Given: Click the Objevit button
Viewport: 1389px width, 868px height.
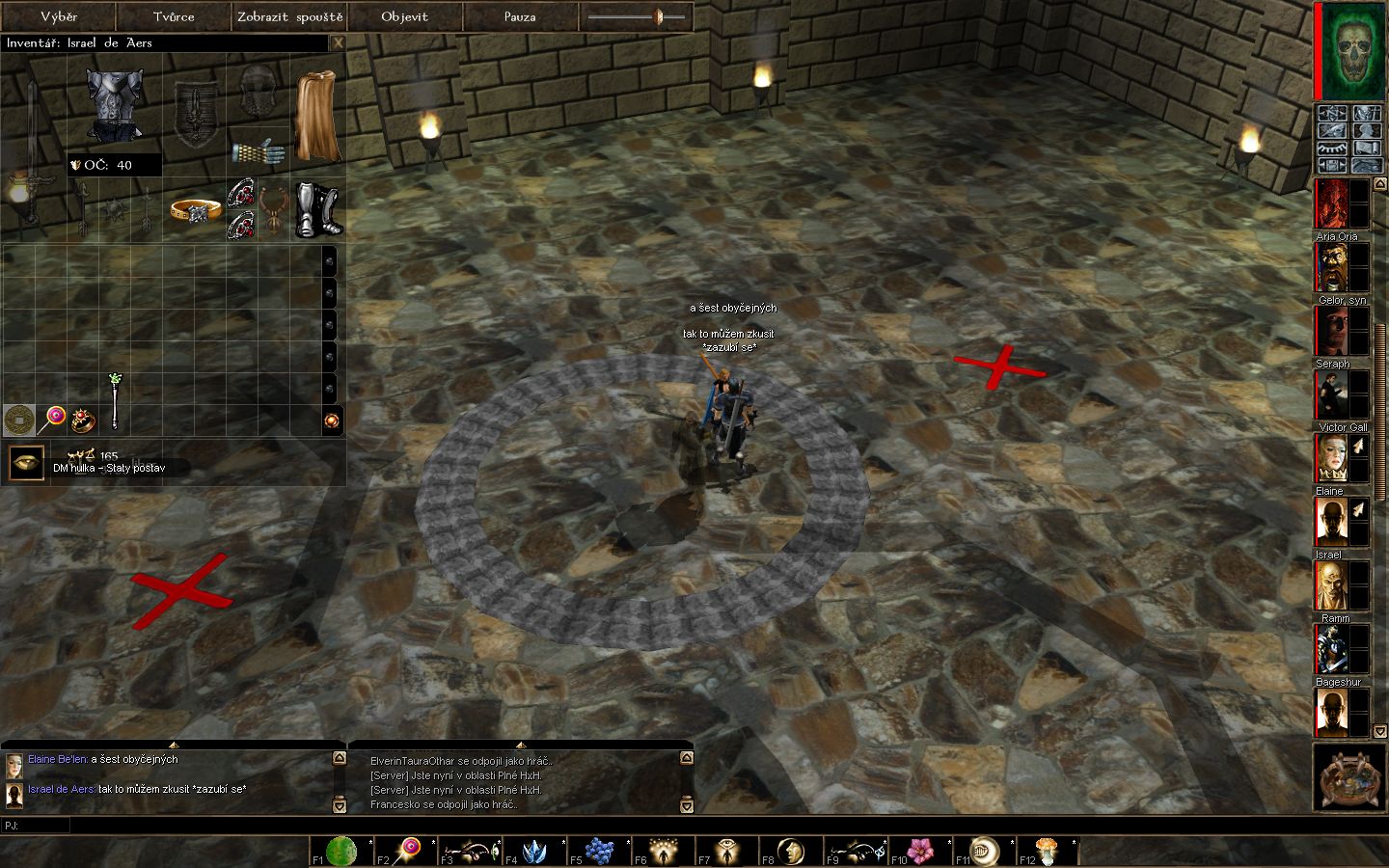Looking at the screenshot, I should 404,16.
